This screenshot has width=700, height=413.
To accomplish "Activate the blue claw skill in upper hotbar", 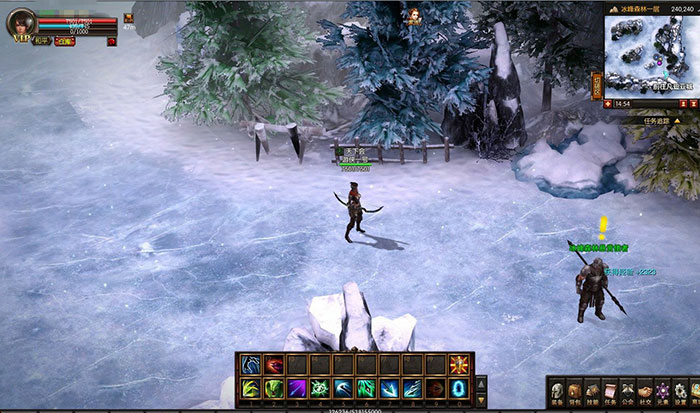I will click(249, 364).
